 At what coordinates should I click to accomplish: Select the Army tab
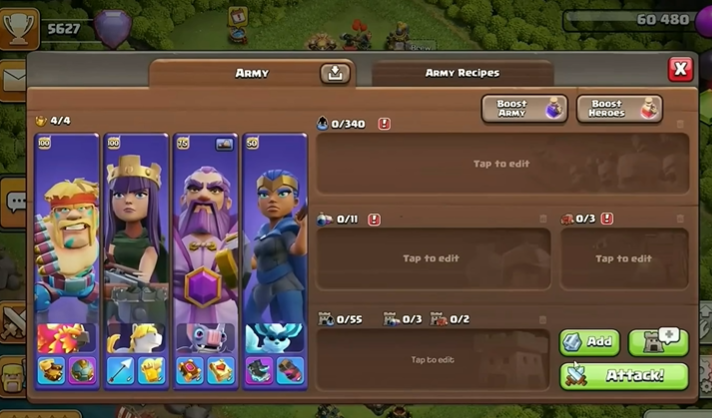(x=252, y=73)
